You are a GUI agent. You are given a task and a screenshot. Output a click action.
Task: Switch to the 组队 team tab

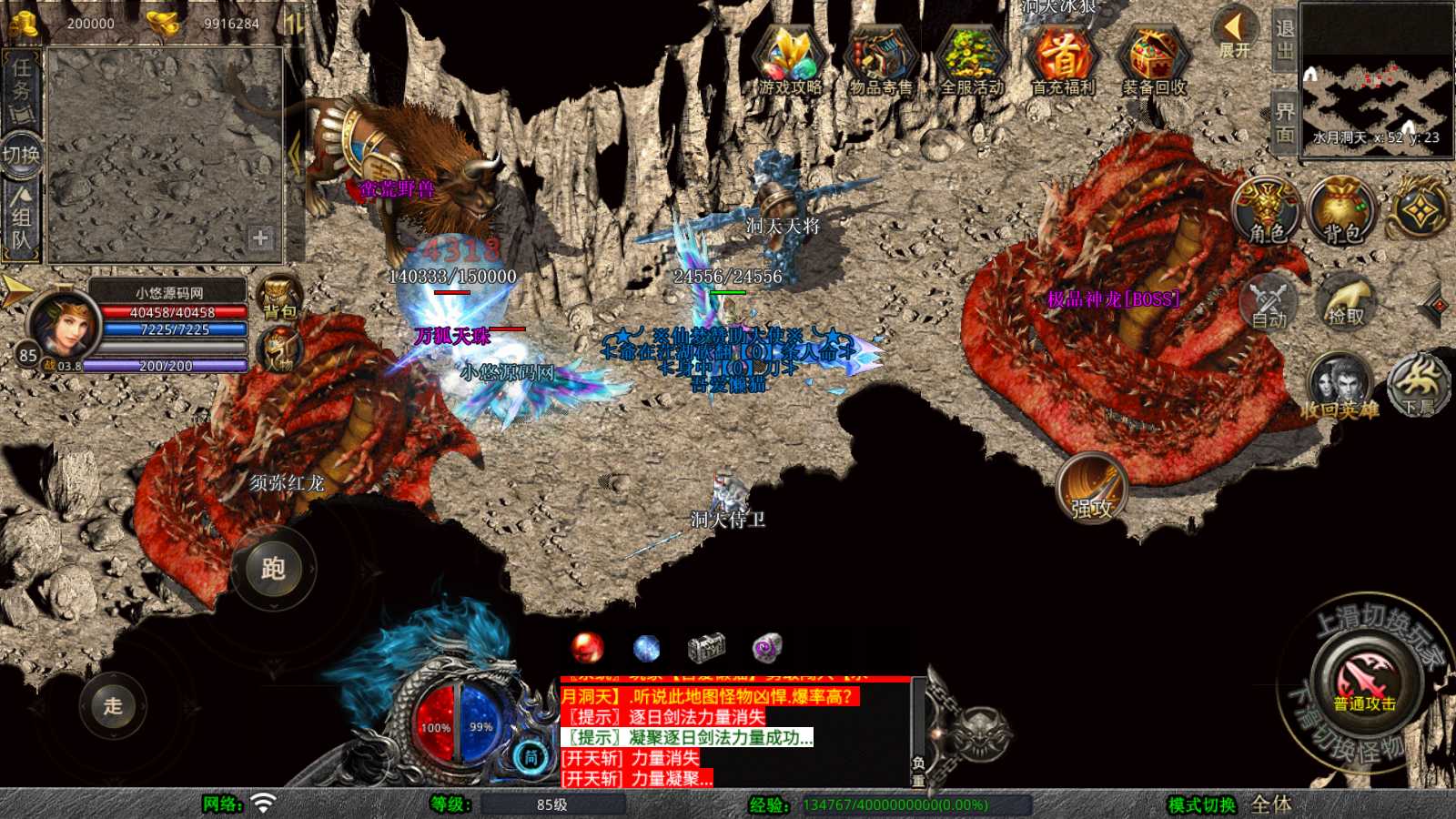[21, 218]
